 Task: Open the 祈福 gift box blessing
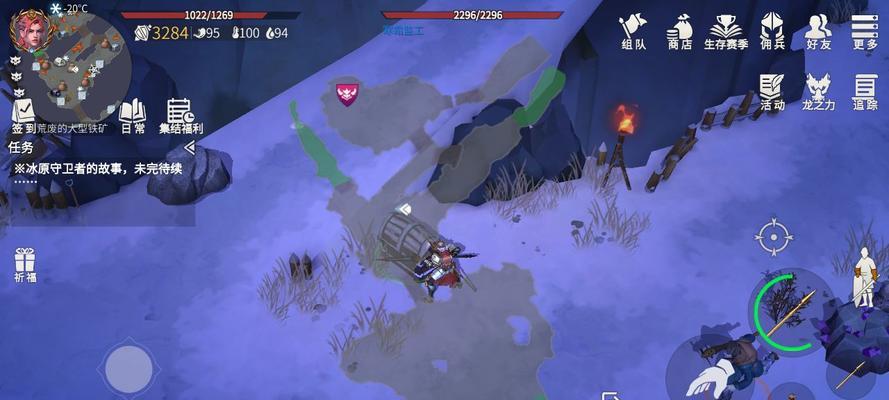pos(25,265)
